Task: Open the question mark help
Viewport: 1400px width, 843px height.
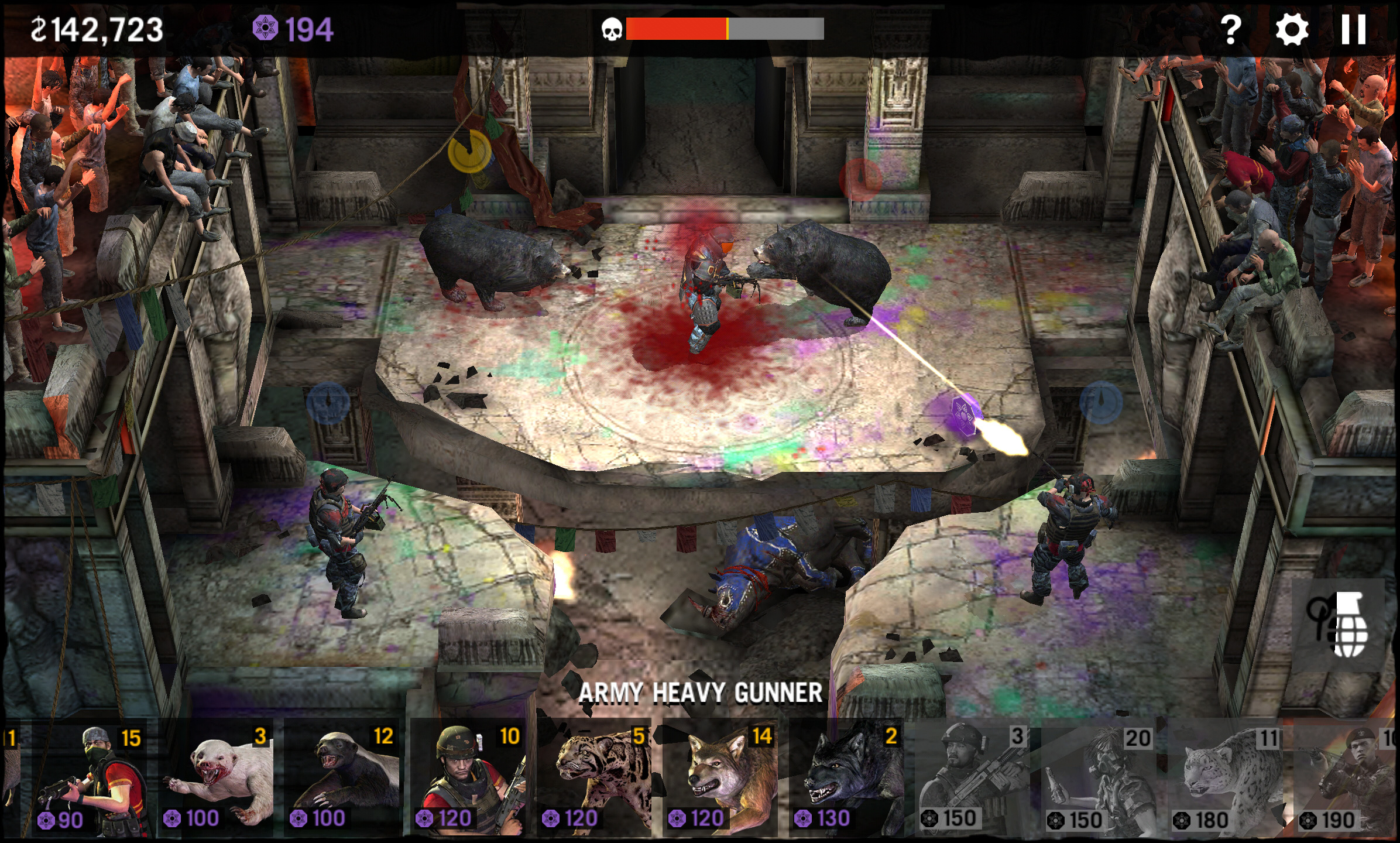Action: (x=1230, y=29)
